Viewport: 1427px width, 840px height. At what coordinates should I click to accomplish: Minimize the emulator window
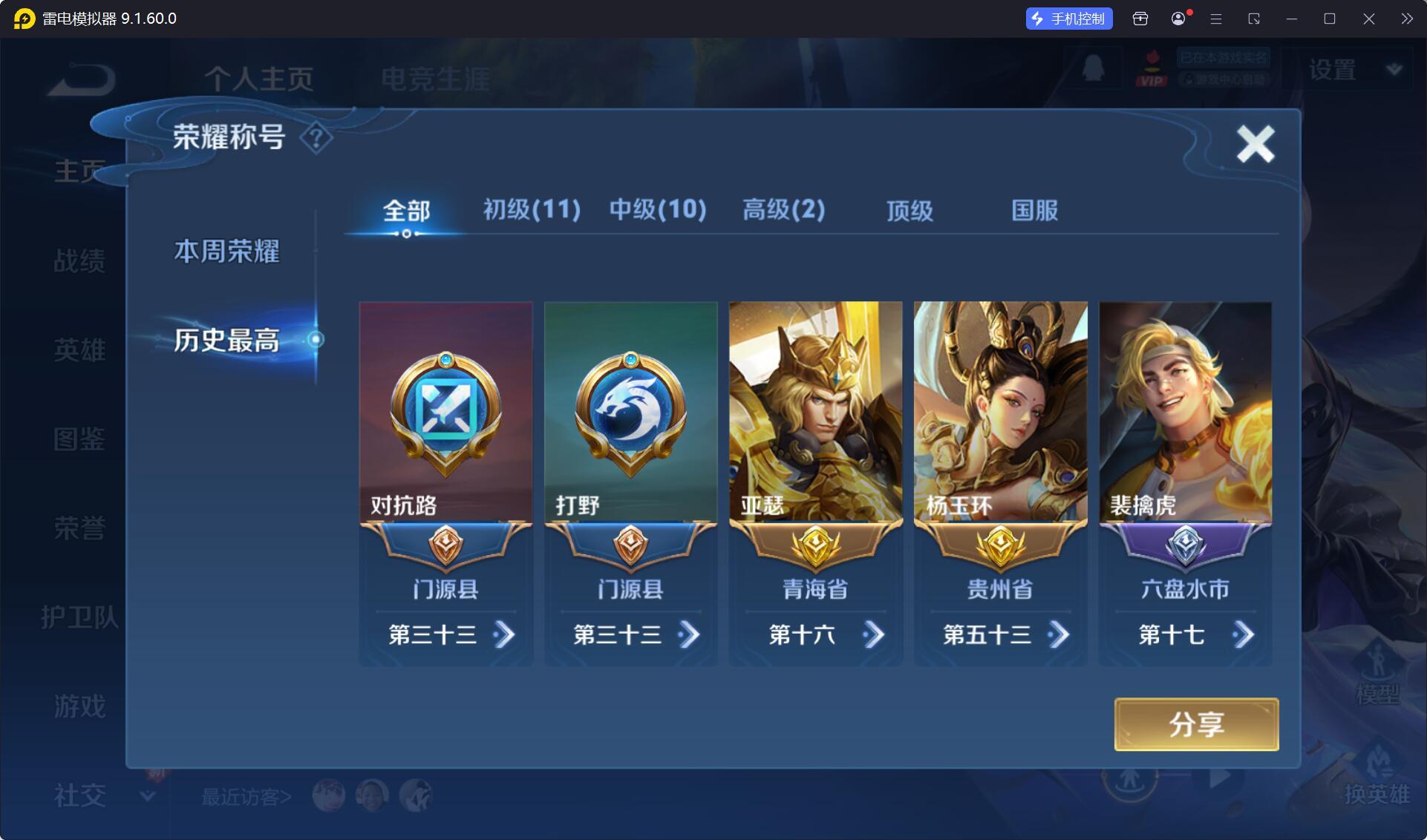[1292, 19]
